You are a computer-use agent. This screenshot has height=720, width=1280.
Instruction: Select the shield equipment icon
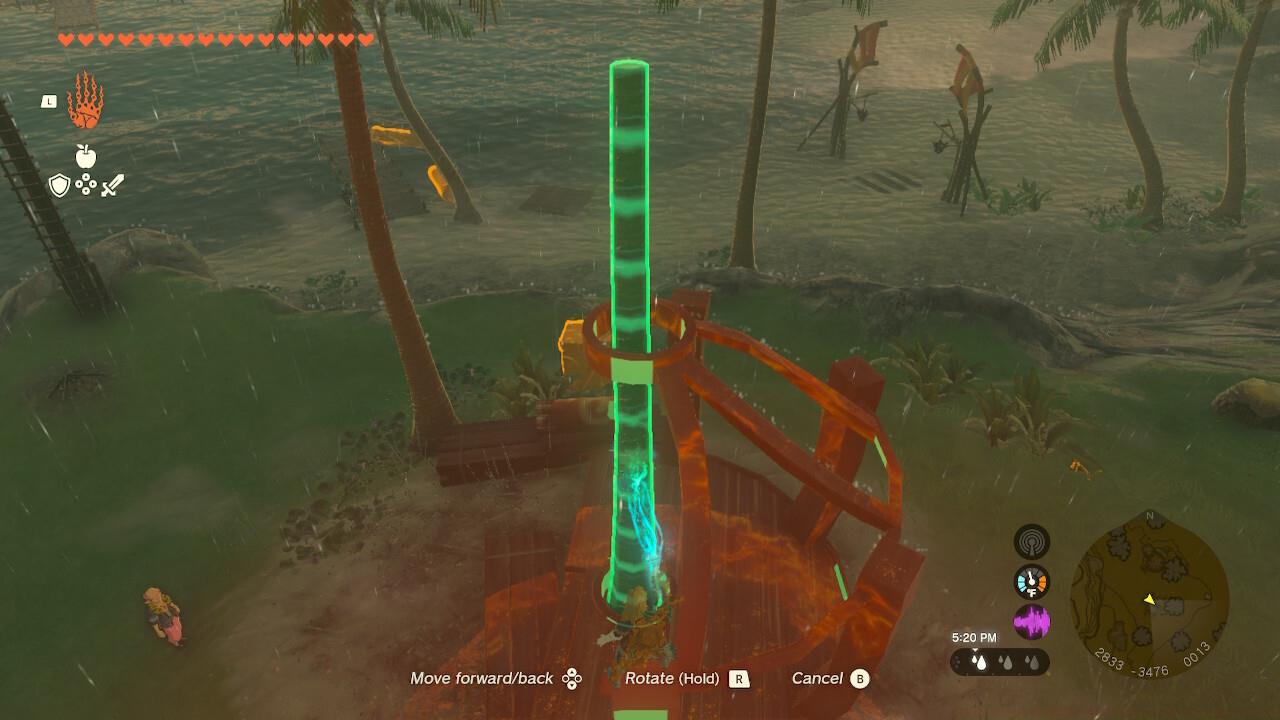[60, 185]
